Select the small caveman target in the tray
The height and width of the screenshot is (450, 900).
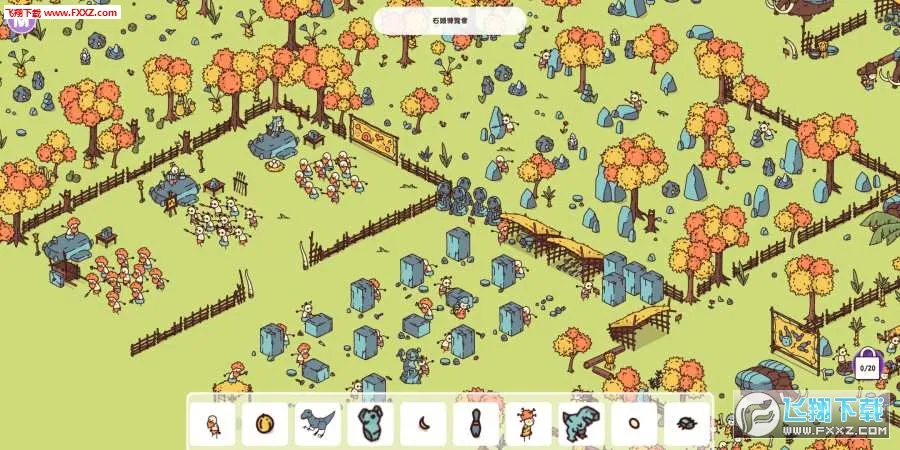[x=212, y=423]
